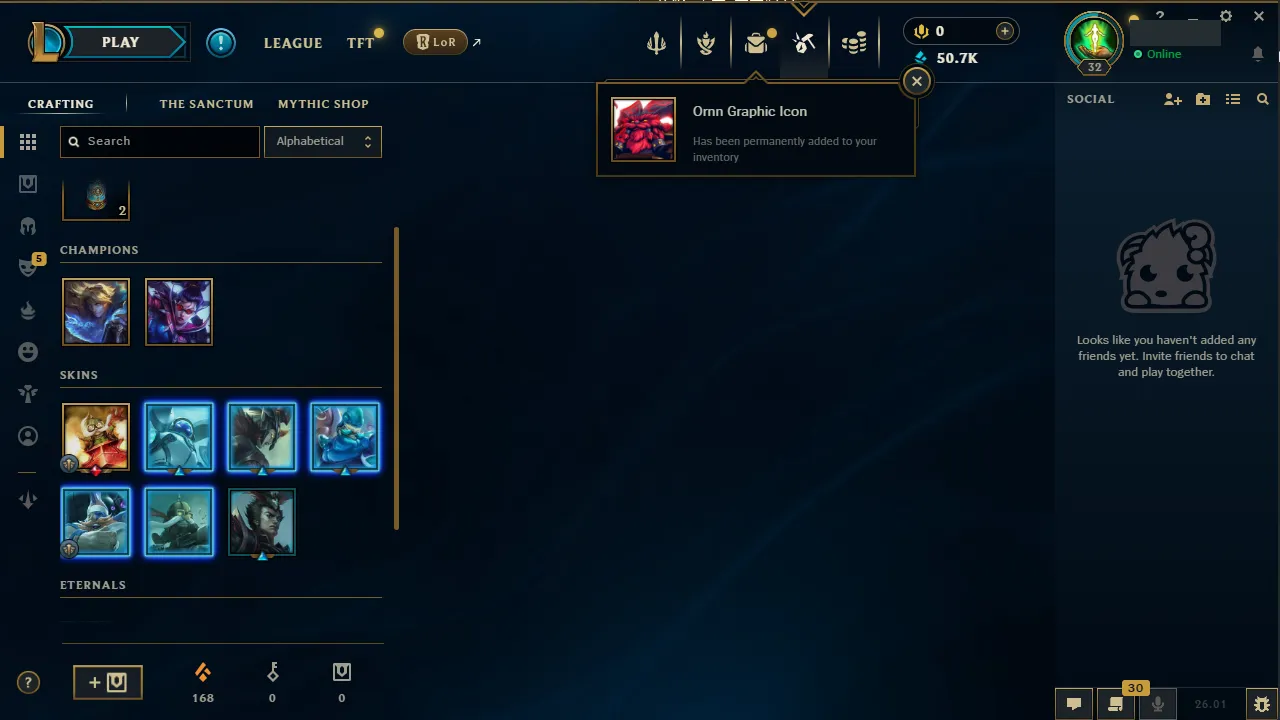
Task: View the Battle Pass crest icon
Action: pos(706,42)
